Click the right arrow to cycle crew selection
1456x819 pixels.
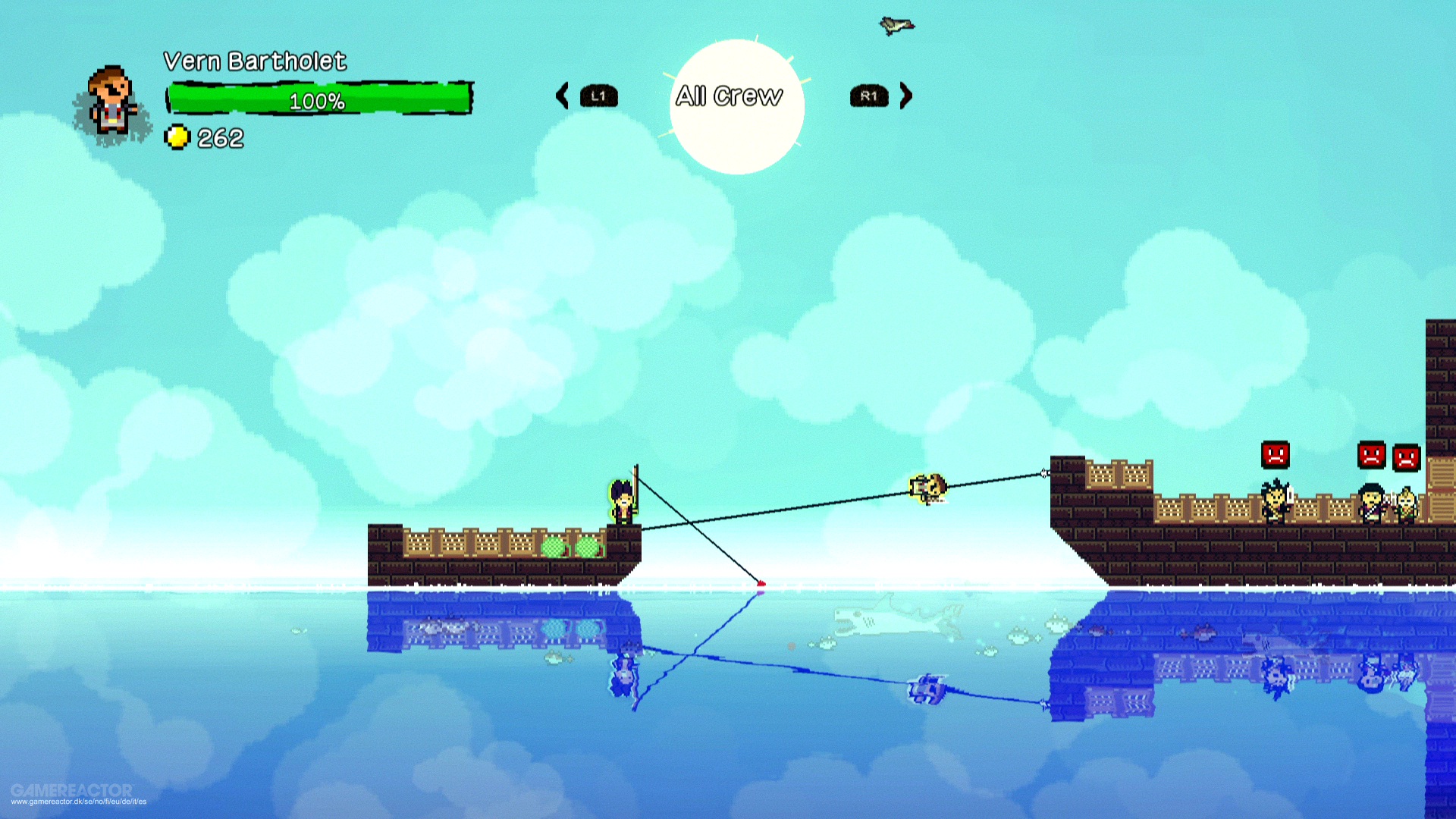(905, 96)
